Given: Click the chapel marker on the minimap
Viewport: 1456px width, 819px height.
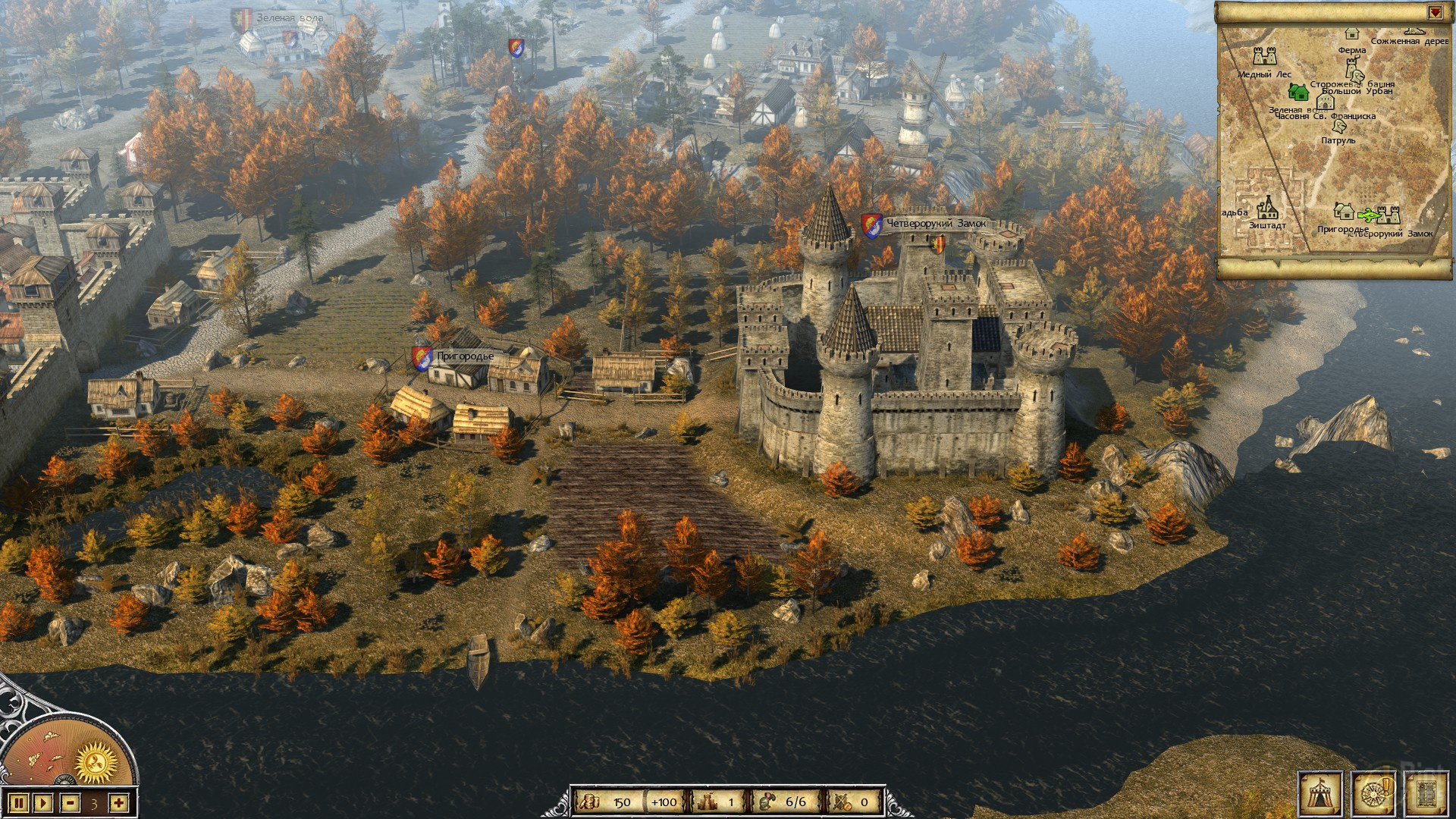Looking at the screenshot, I should [x=1326, y=102].
